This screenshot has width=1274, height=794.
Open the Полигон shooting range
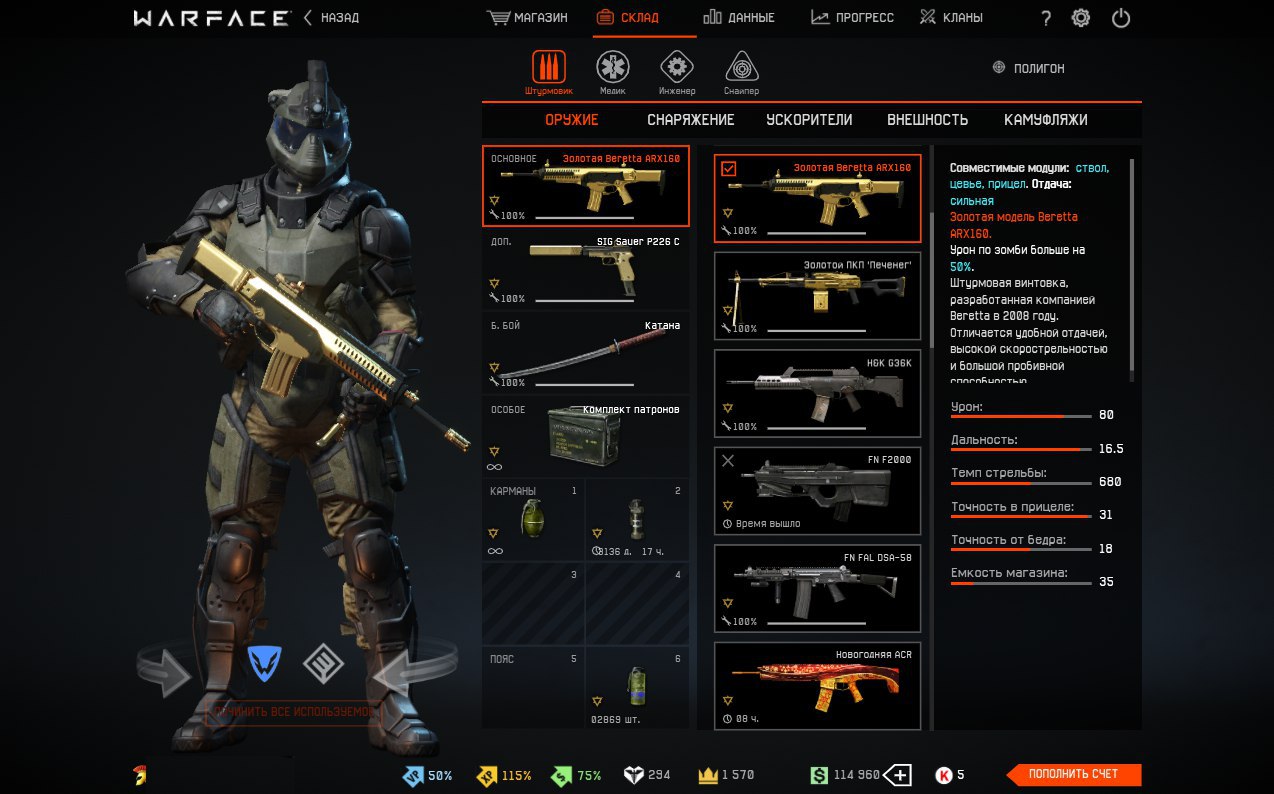pyautogui.click(x=1028, y=68)
